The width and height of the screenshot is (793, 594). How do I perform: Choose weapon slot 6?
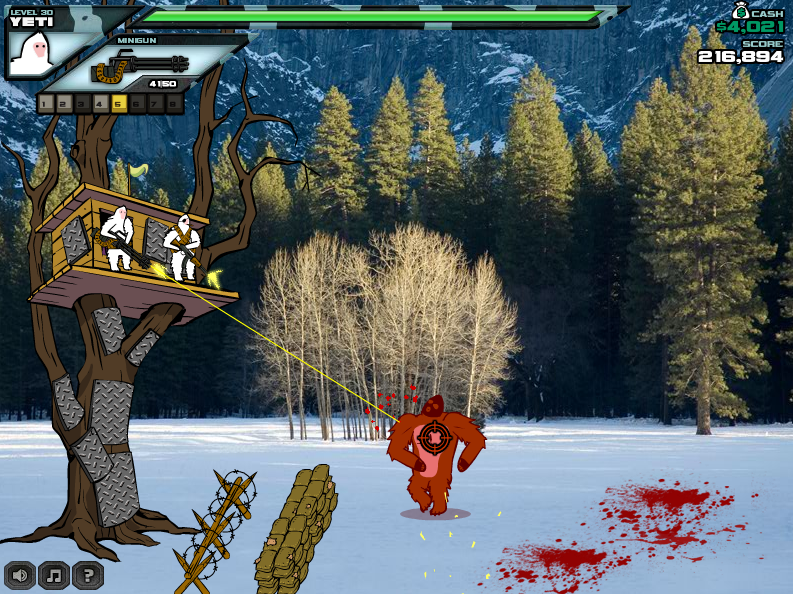pyautogui.click(x=136, y=103)
